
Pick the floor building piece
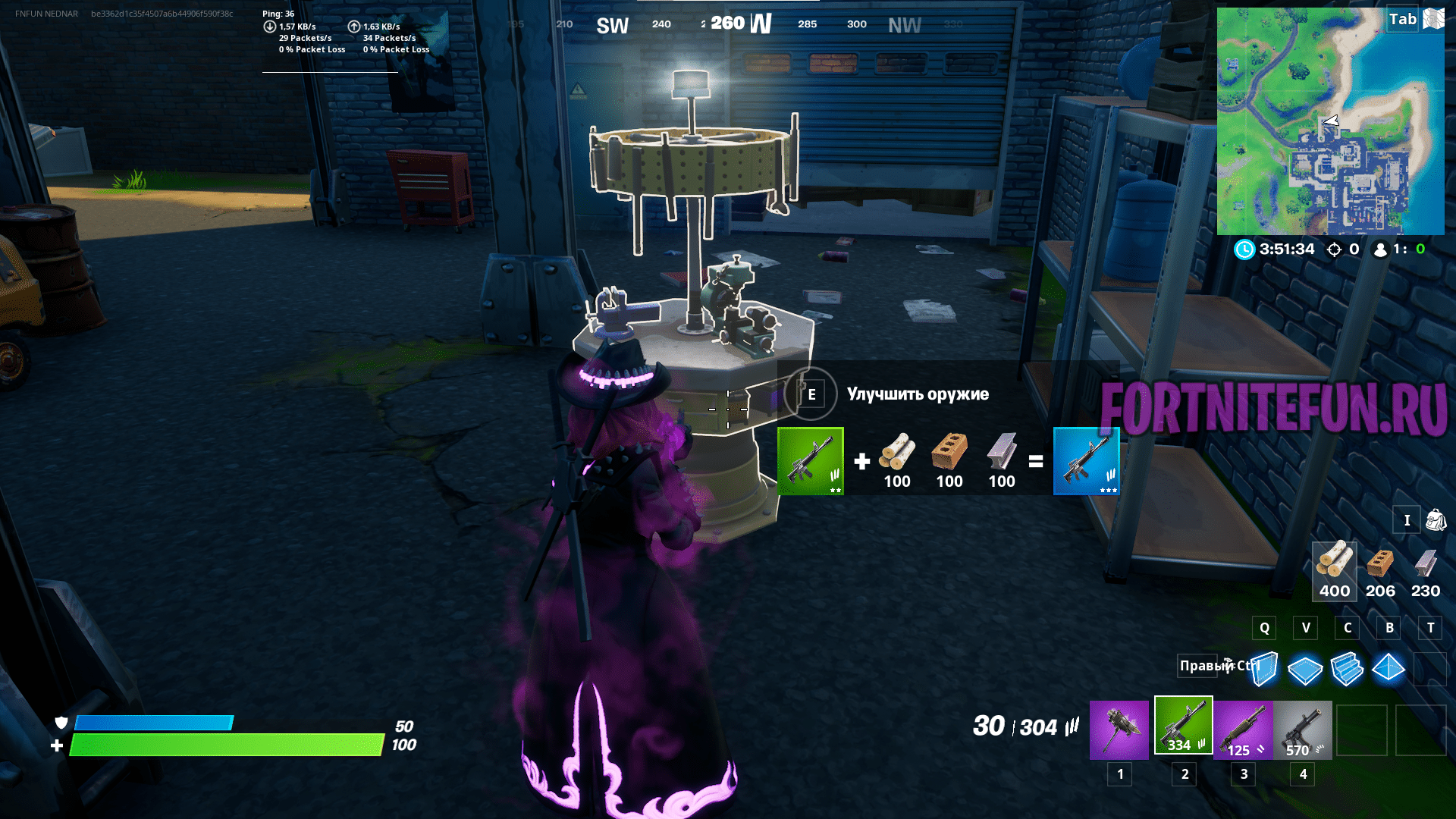pos(1304,670)
